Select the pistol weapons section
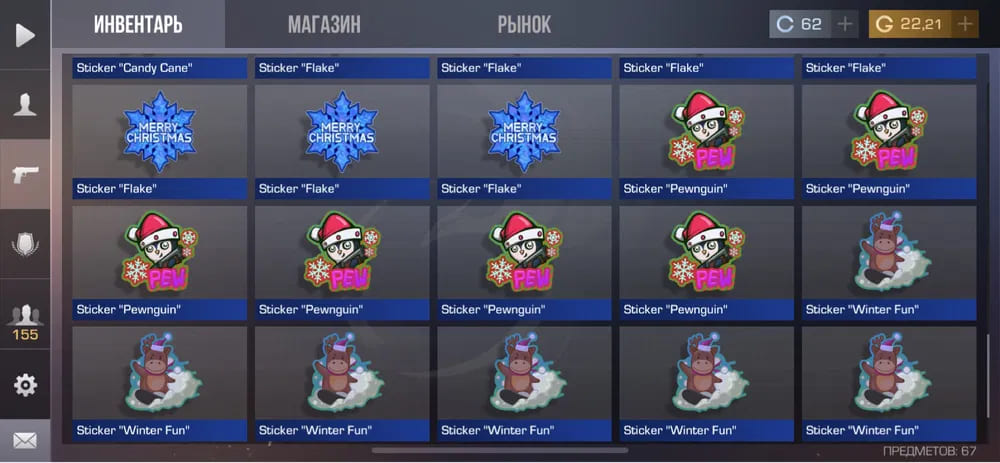 (x=25, y=174)
